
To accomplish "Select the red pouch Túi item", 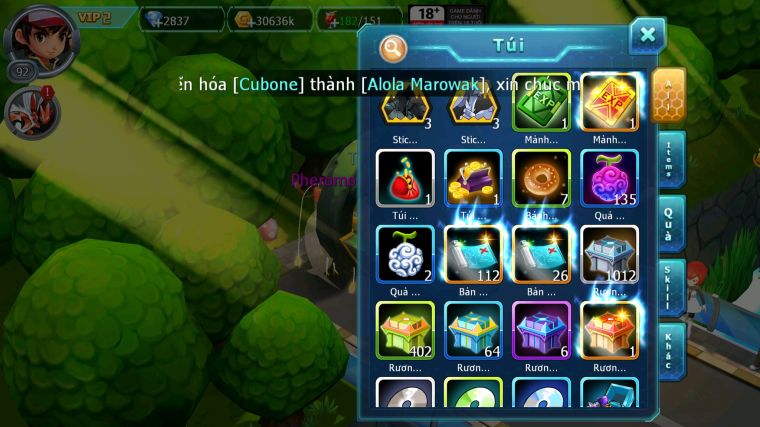I will click(x=405, y=179).
